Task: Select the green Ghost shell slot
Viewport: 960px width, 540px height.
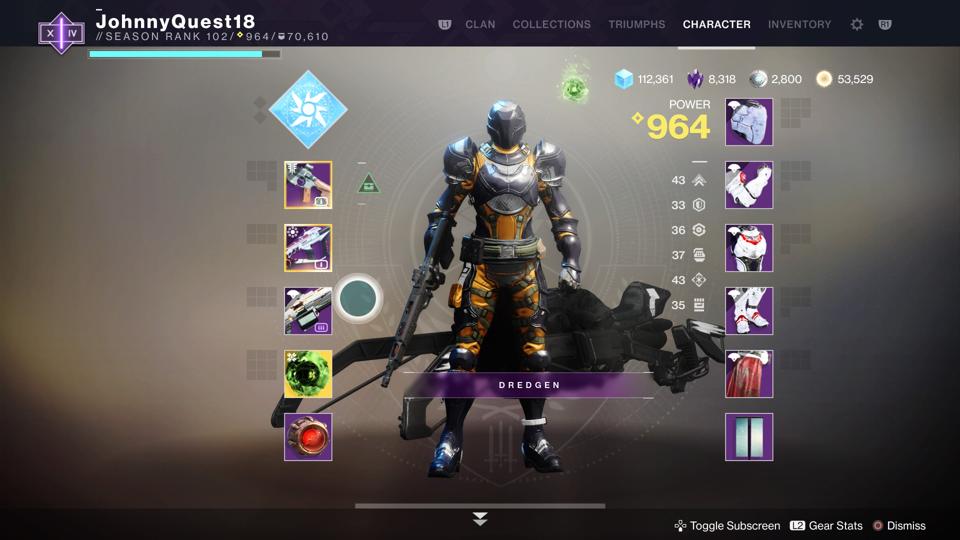Action: point(308,374)
